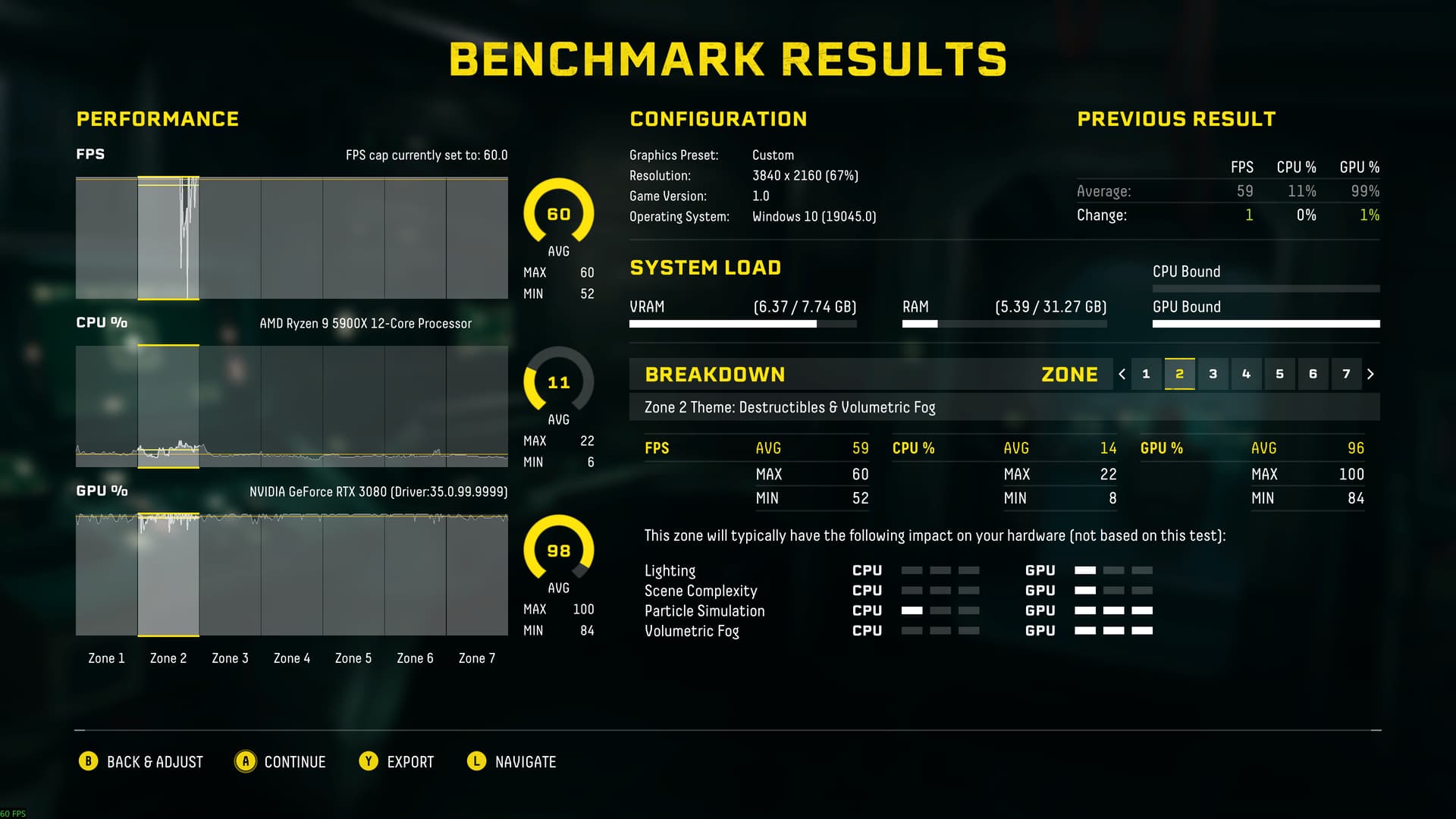The width and height of the screenshot is (1456, 819).
Task: Advance to the next zone with right arrow
Action: coord(1370,374)
